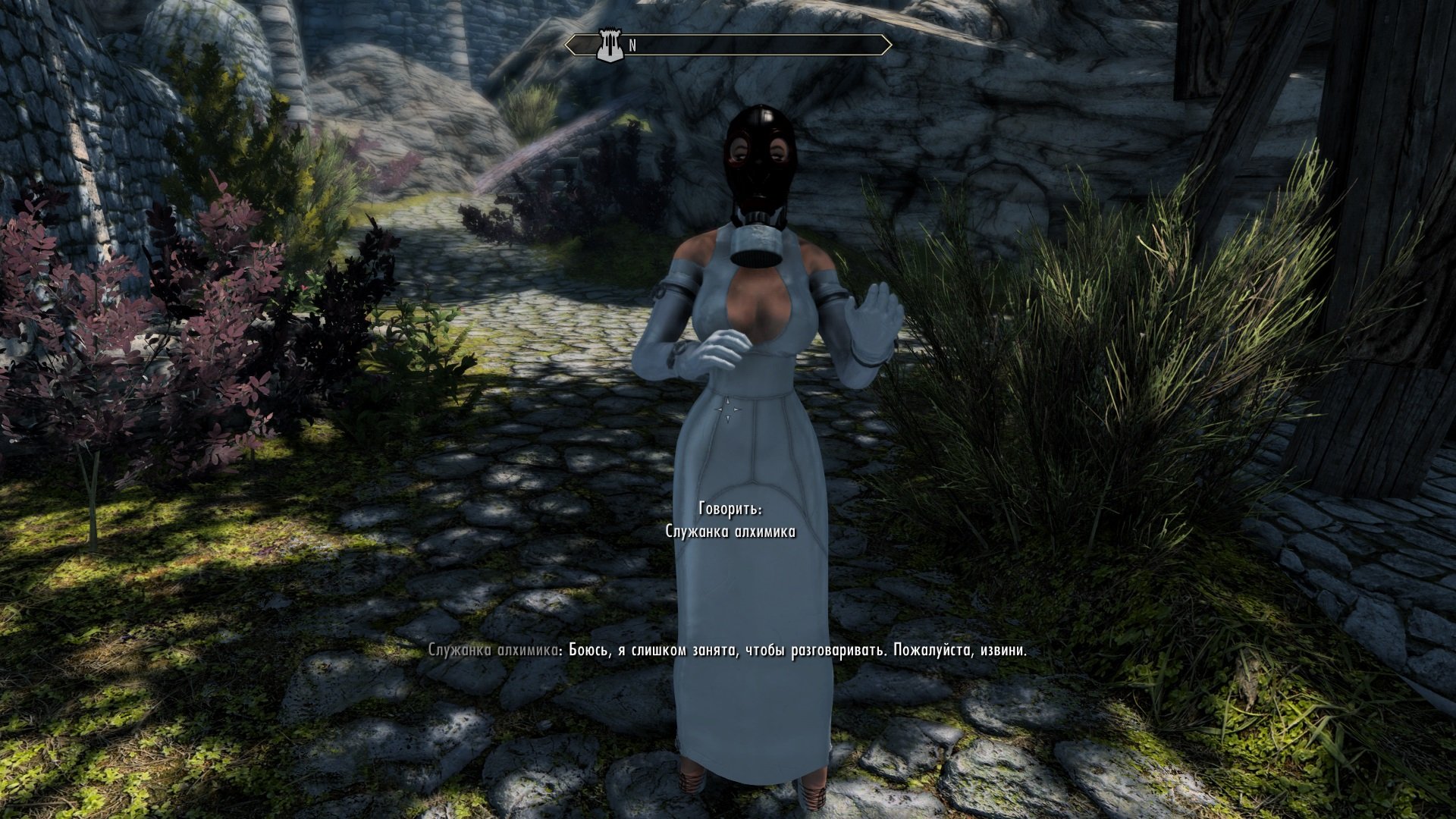Click the respirator filter on the mask
This screenshot has height=819, width=1456.
point(755,246)
